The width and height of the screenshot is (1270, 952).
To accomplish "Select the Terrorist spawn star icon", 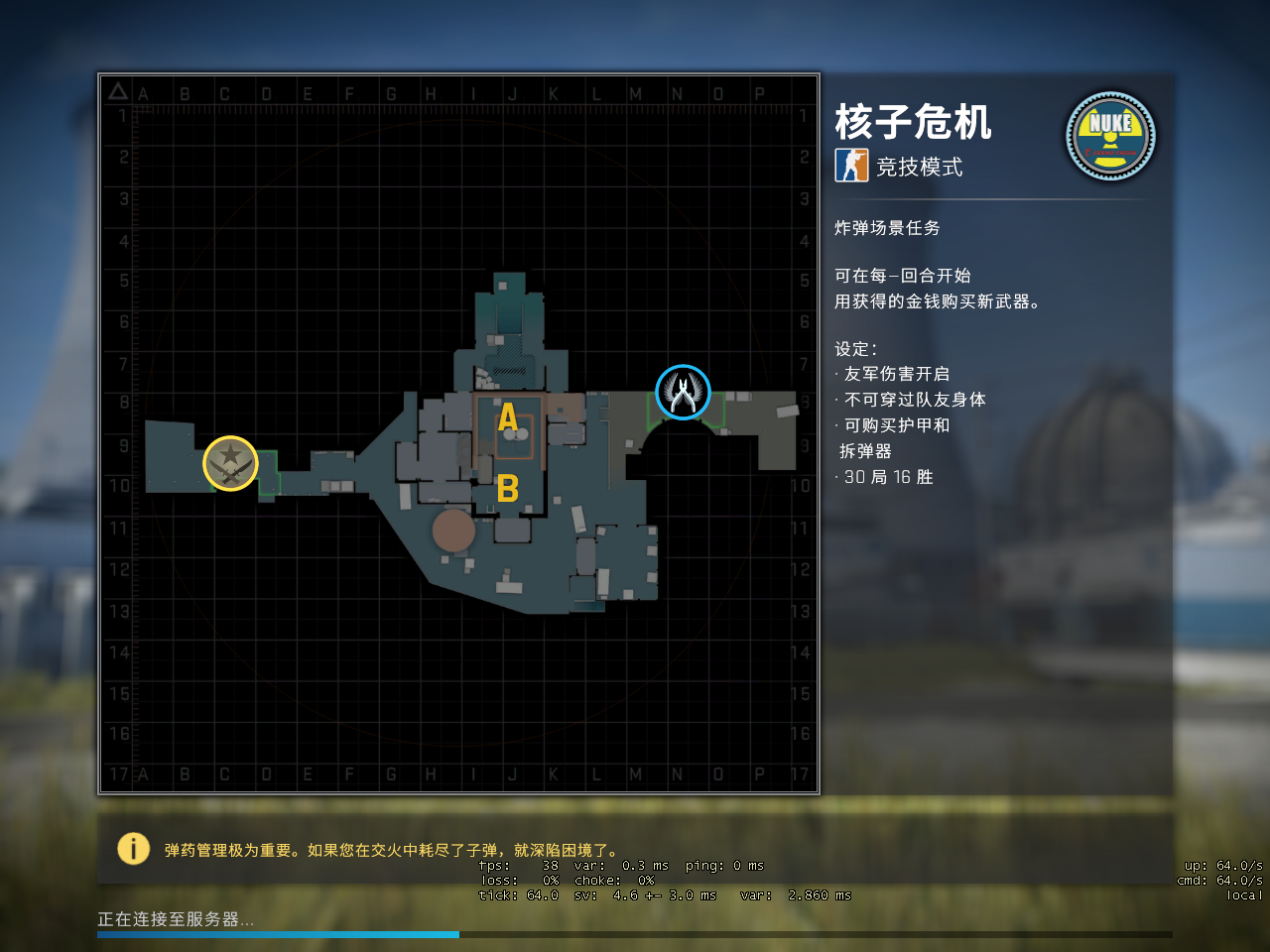I will (x=230, y=463).
